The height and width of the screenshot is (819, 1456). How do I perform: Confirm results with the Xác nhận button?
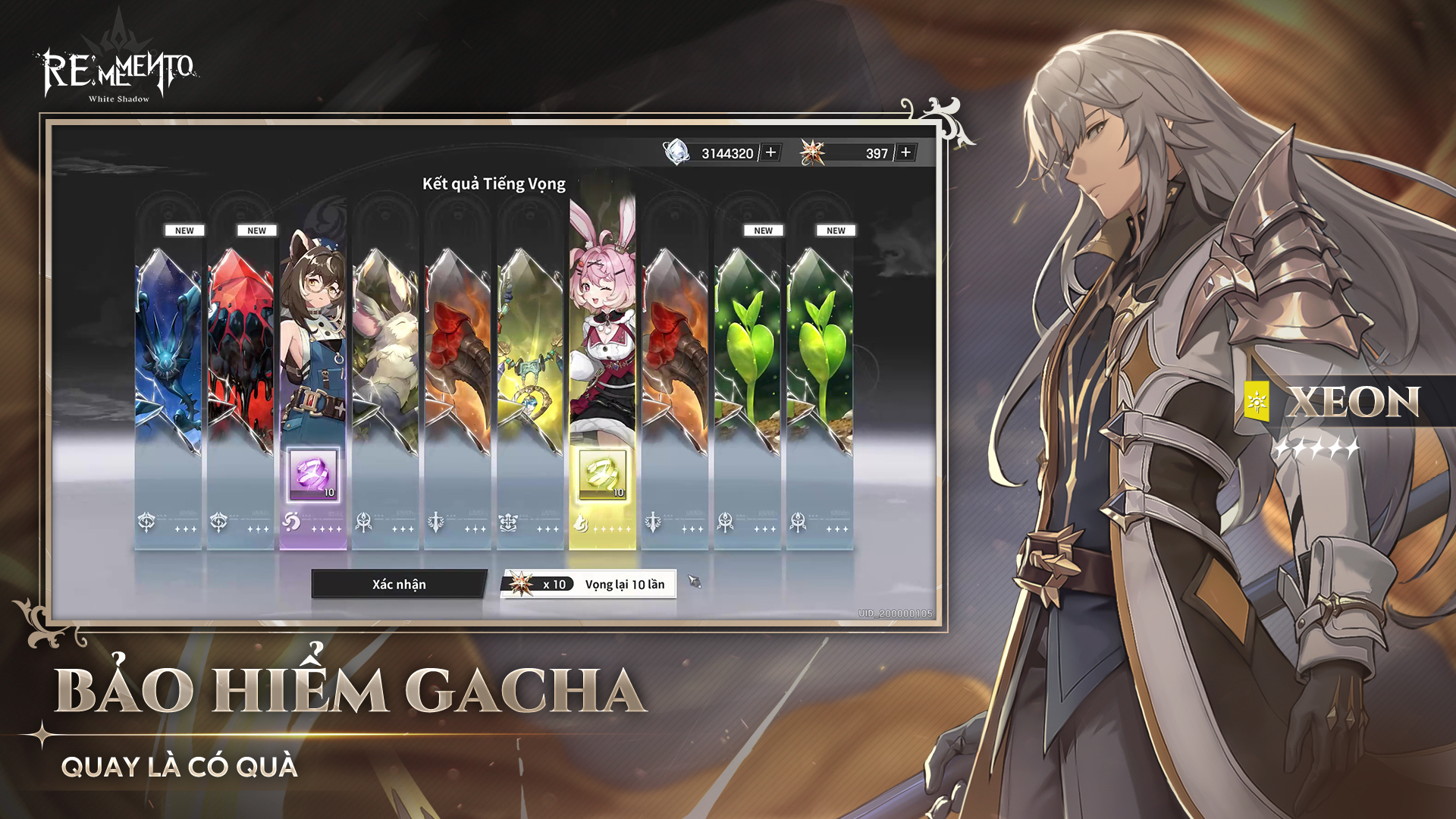point(399,584)
